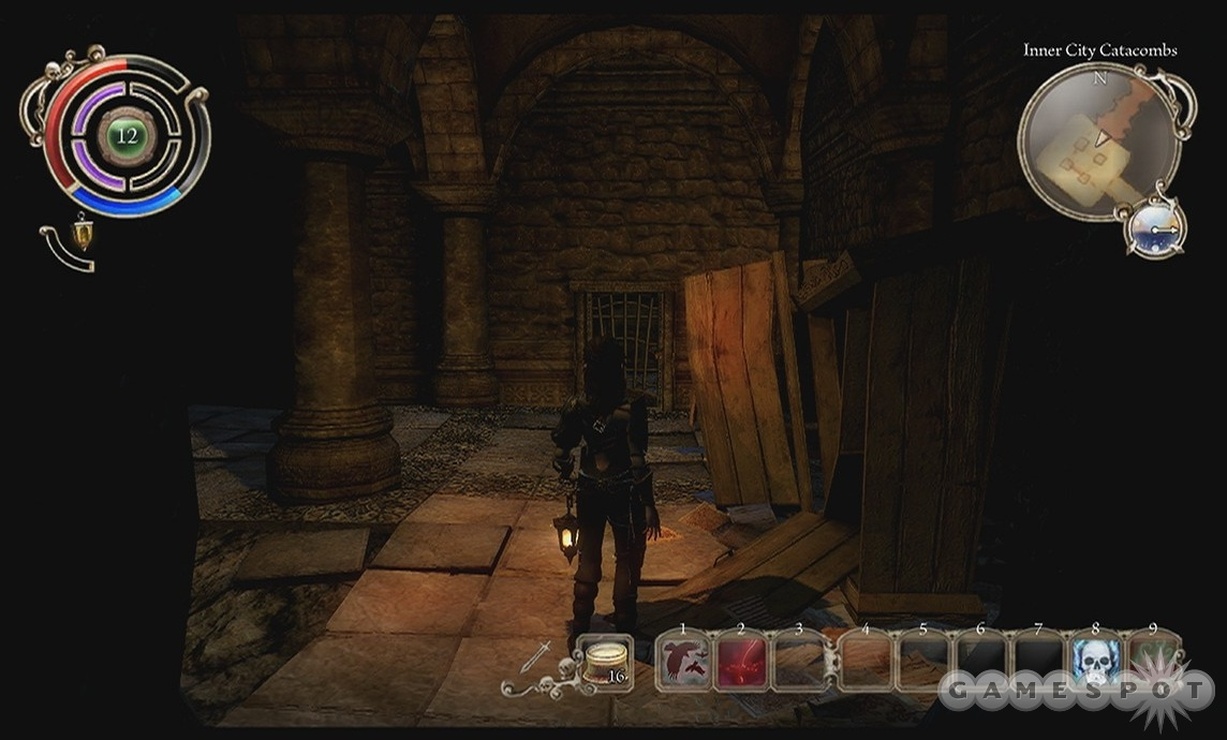This screenshot has width=1227, height=740.
Task: Click the day-night clock dial below the minimap
Action: pyautogui.click(x=1156, y=227)
